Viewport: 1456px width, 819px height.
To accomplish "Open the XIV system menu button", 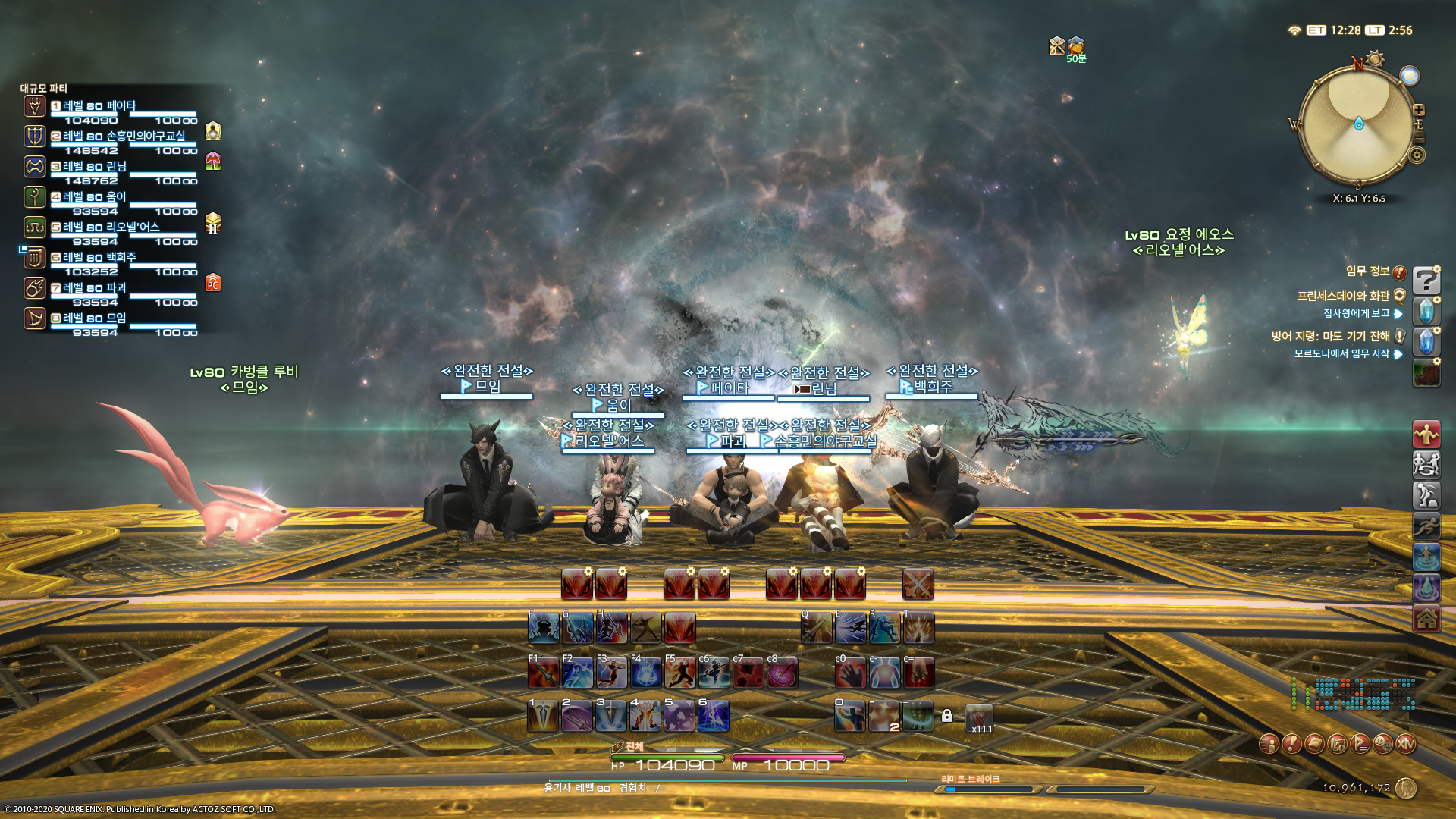I will click(1406, 744).
